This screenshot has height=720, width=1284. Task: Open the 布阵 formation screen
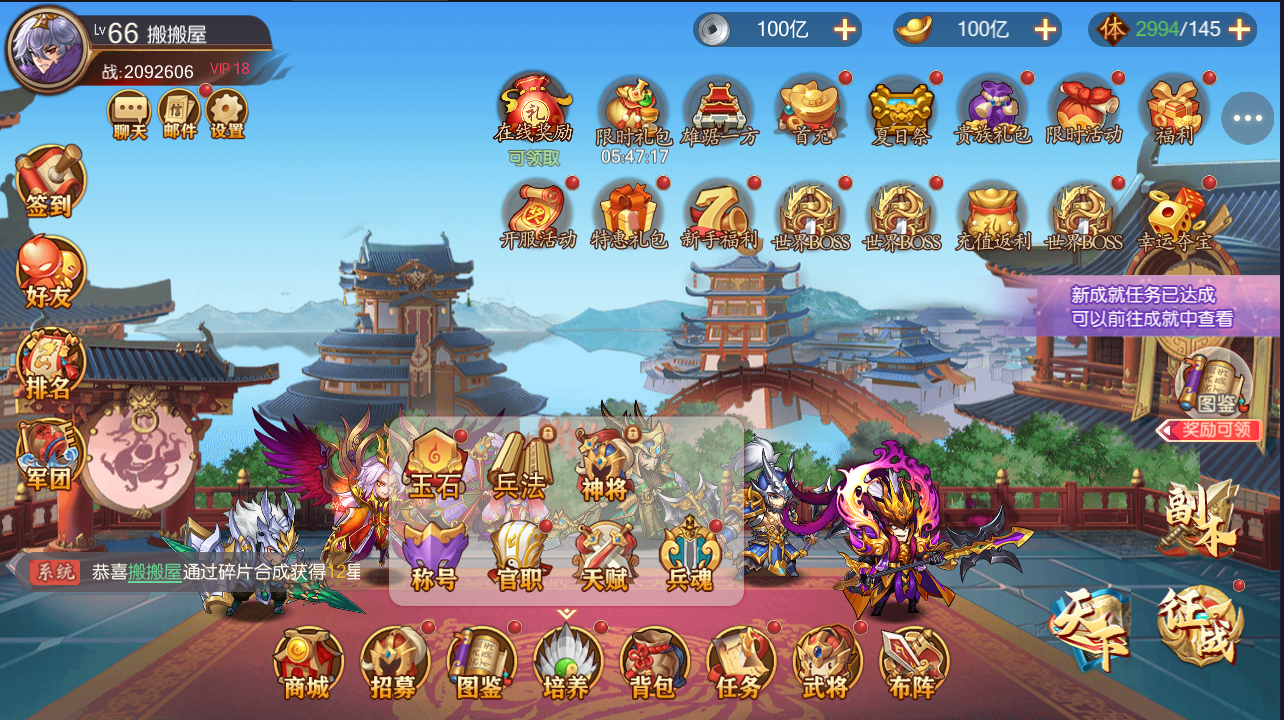click(913, 662)
